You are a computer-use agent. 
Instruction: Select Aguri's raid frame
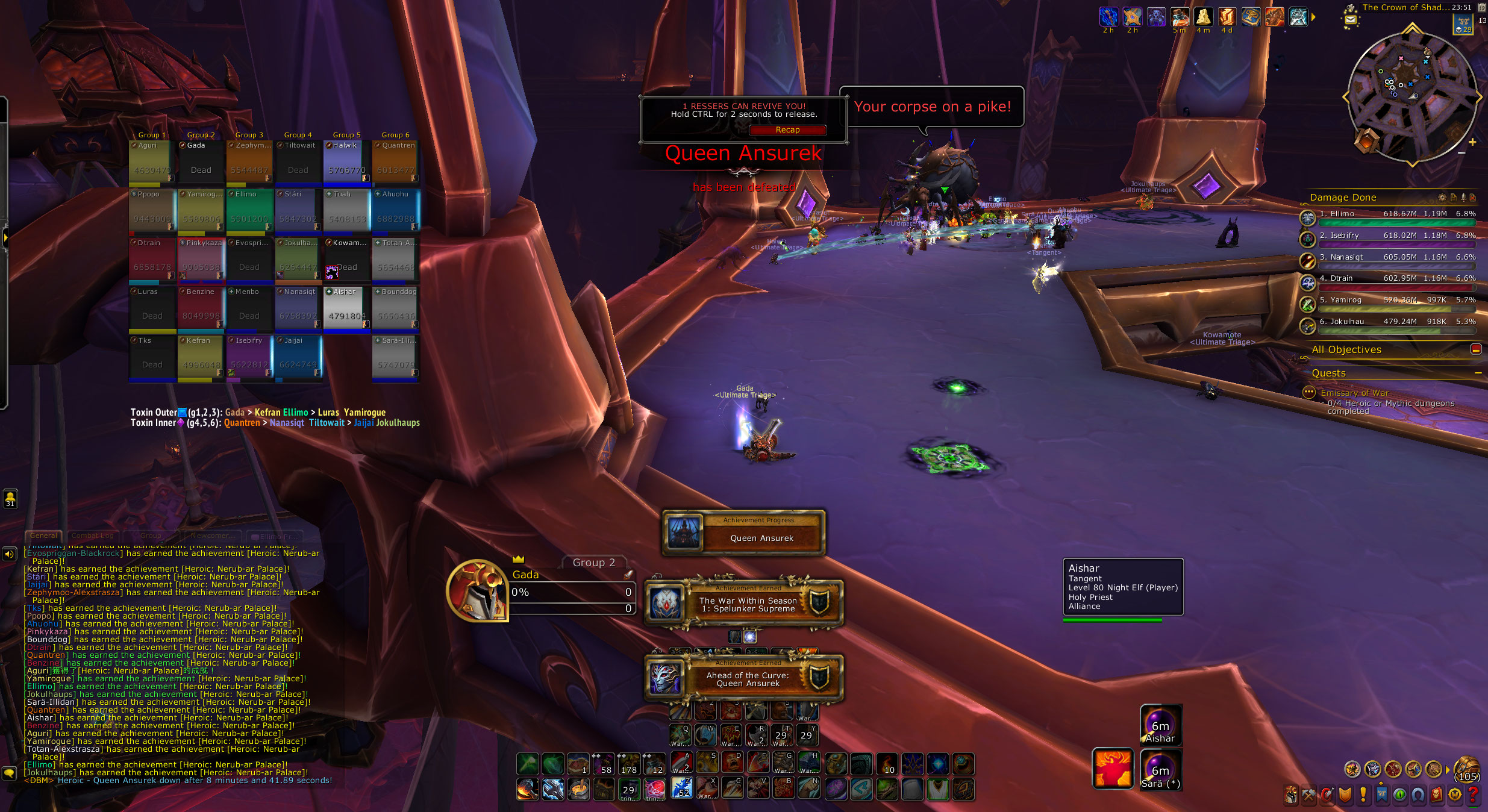coord(152,163)
